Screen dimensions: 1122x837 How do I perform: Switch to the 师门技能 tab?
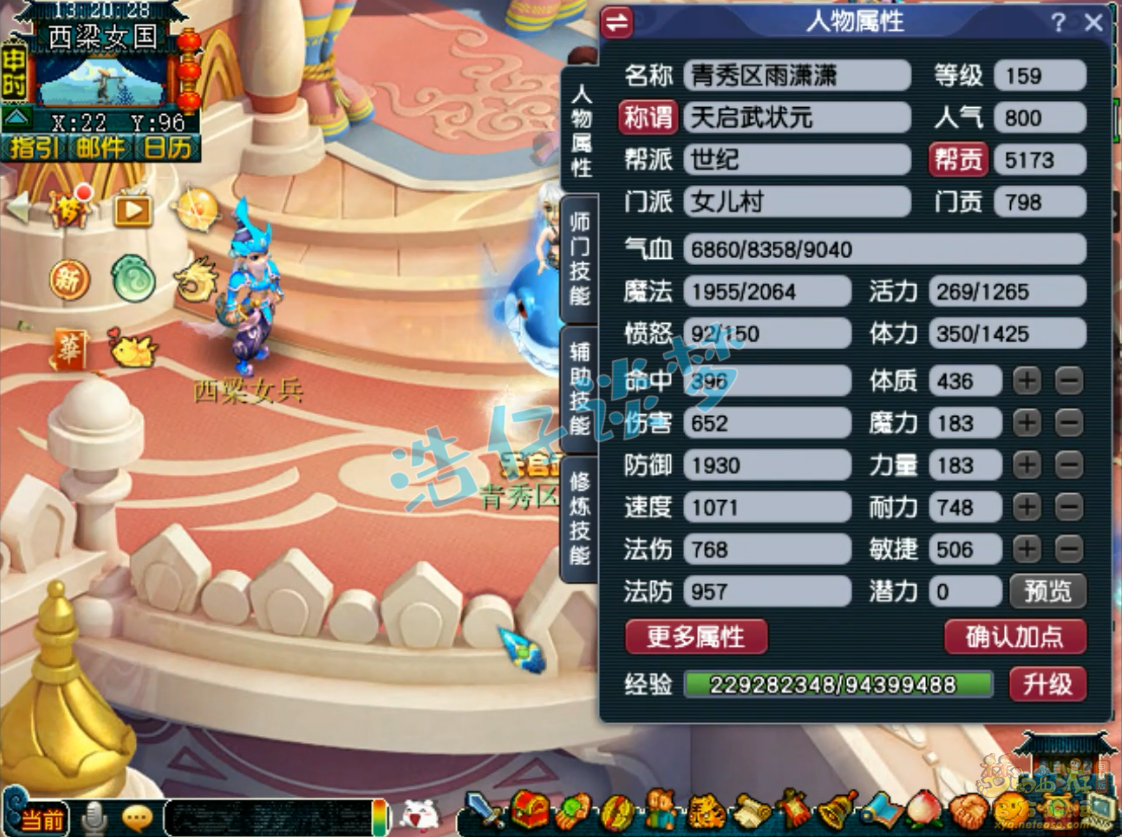(x=580, y=258)
